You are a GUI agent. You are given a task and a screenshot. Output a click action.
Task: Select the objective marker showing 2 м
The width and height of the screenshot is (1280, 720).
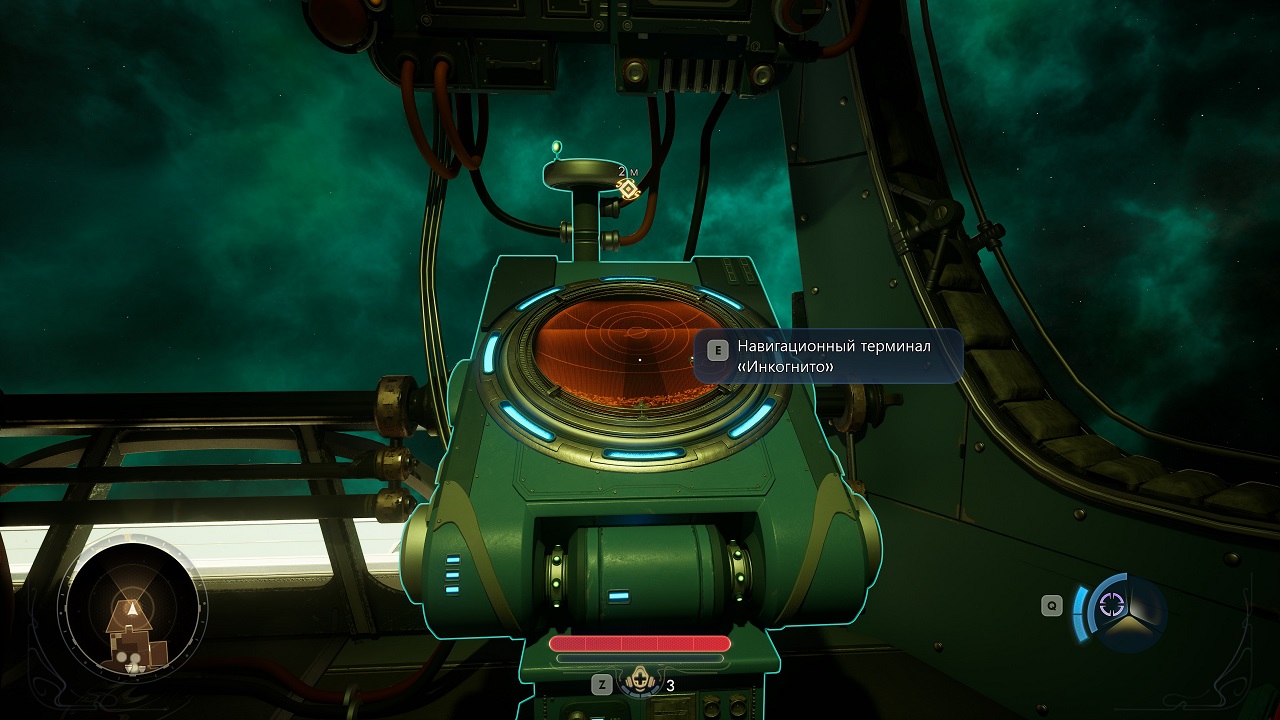point(628,188)
